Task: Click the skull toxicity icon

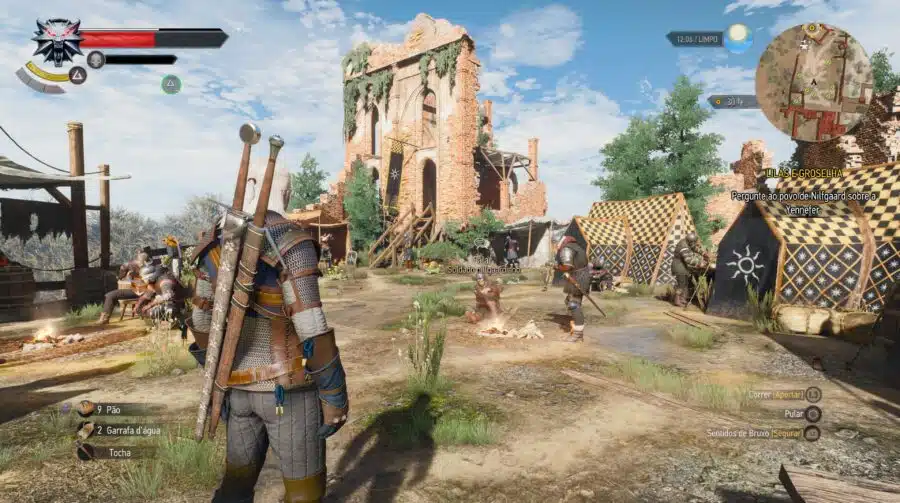Action: (x=96, y=59)
